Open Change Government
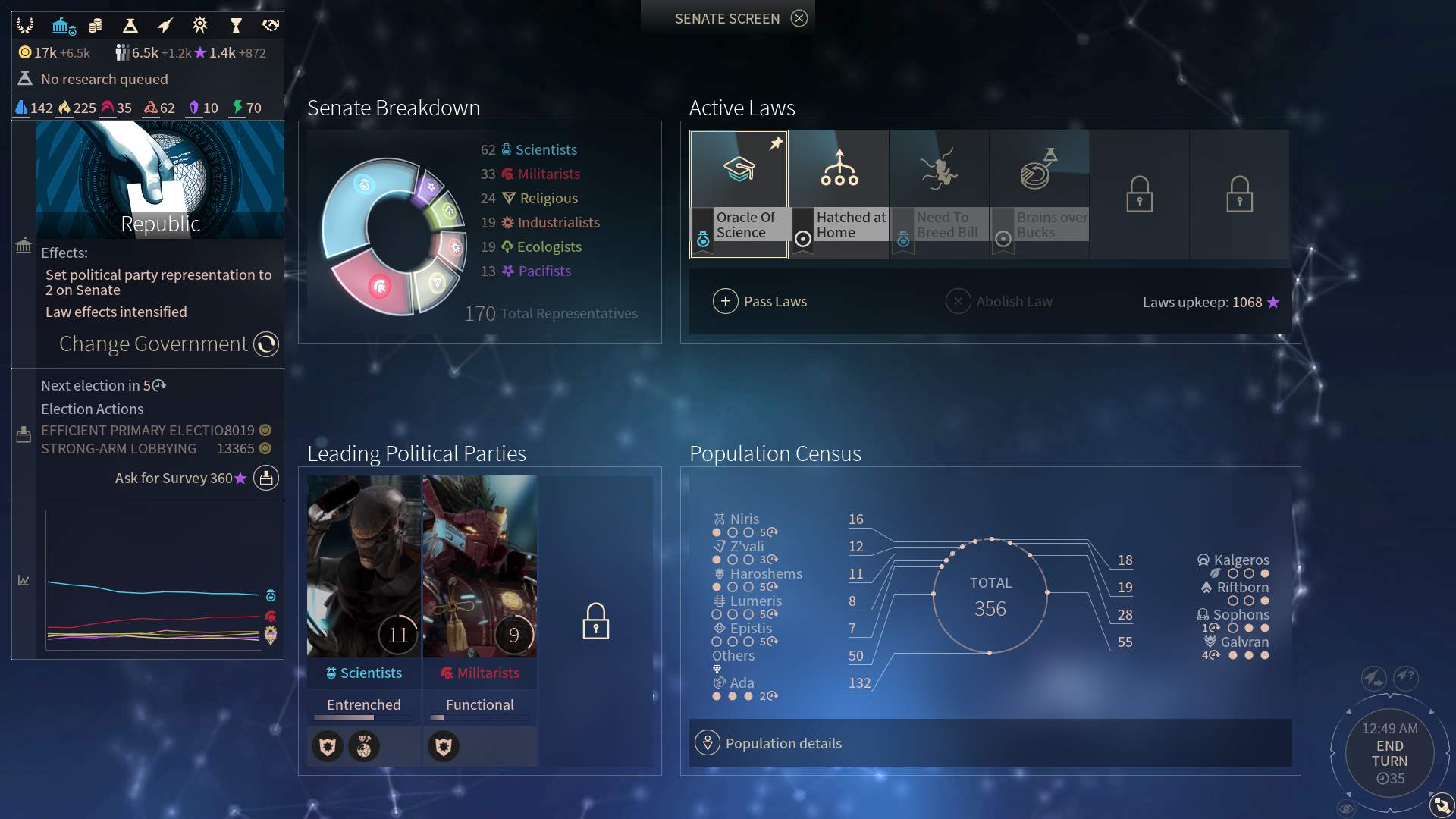 (168, 344)
